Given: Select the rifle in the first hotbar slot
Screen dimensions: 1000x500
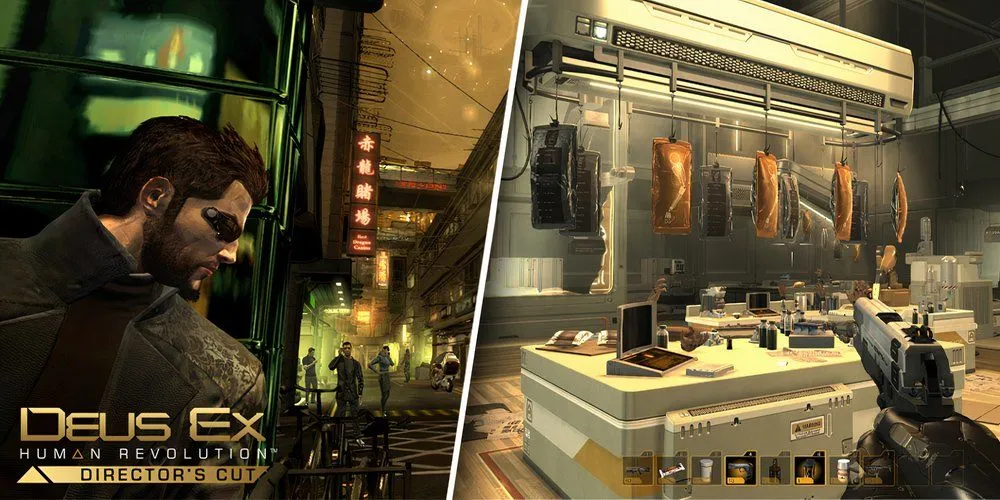Looking at the screenshot, I should [x=638, y=470].
